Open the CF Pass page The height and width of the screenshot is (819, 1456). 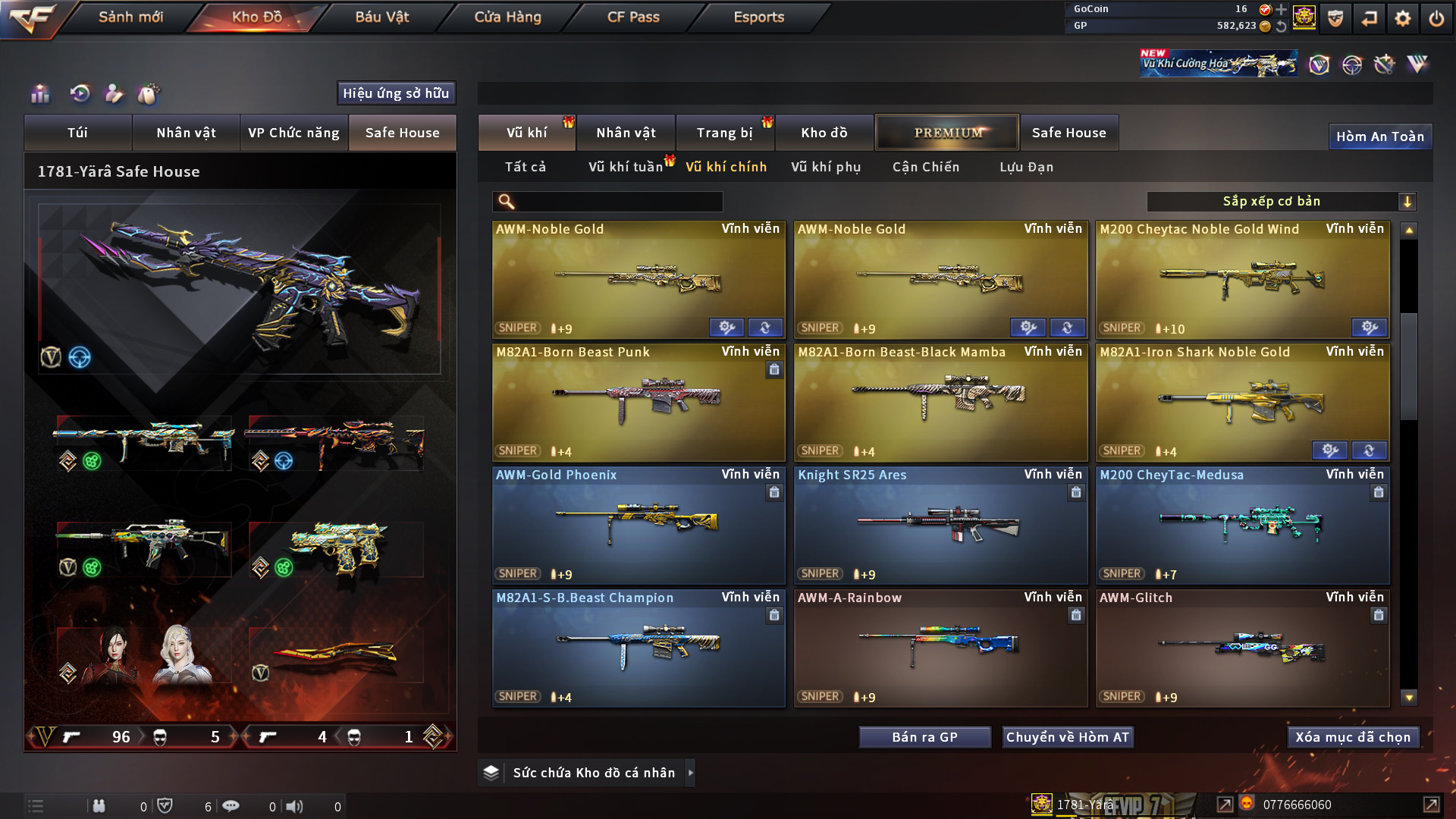pos(633,17)
